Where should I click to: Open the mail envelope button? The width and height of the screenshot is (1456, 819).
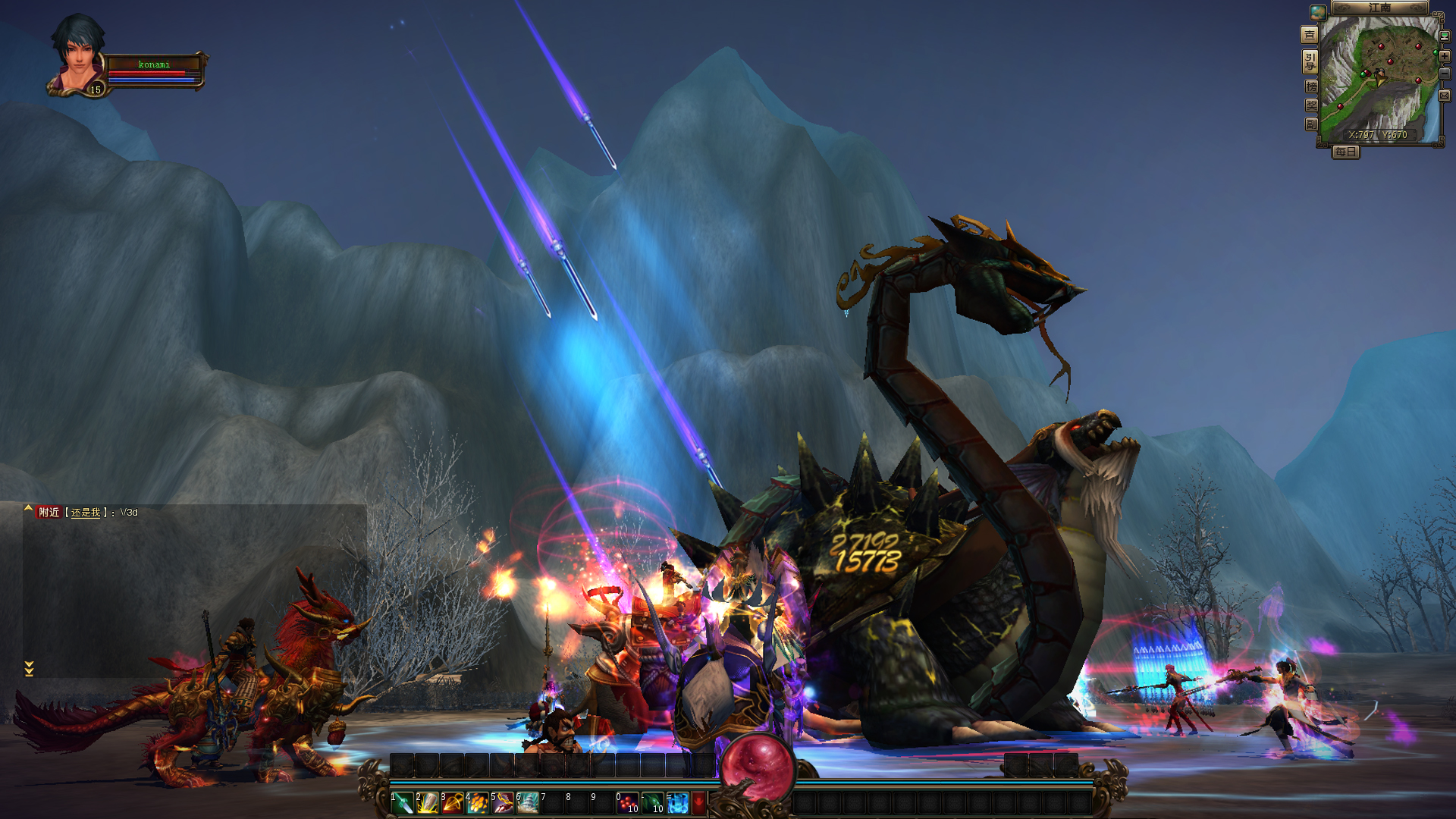click(x=1445, y=96)
